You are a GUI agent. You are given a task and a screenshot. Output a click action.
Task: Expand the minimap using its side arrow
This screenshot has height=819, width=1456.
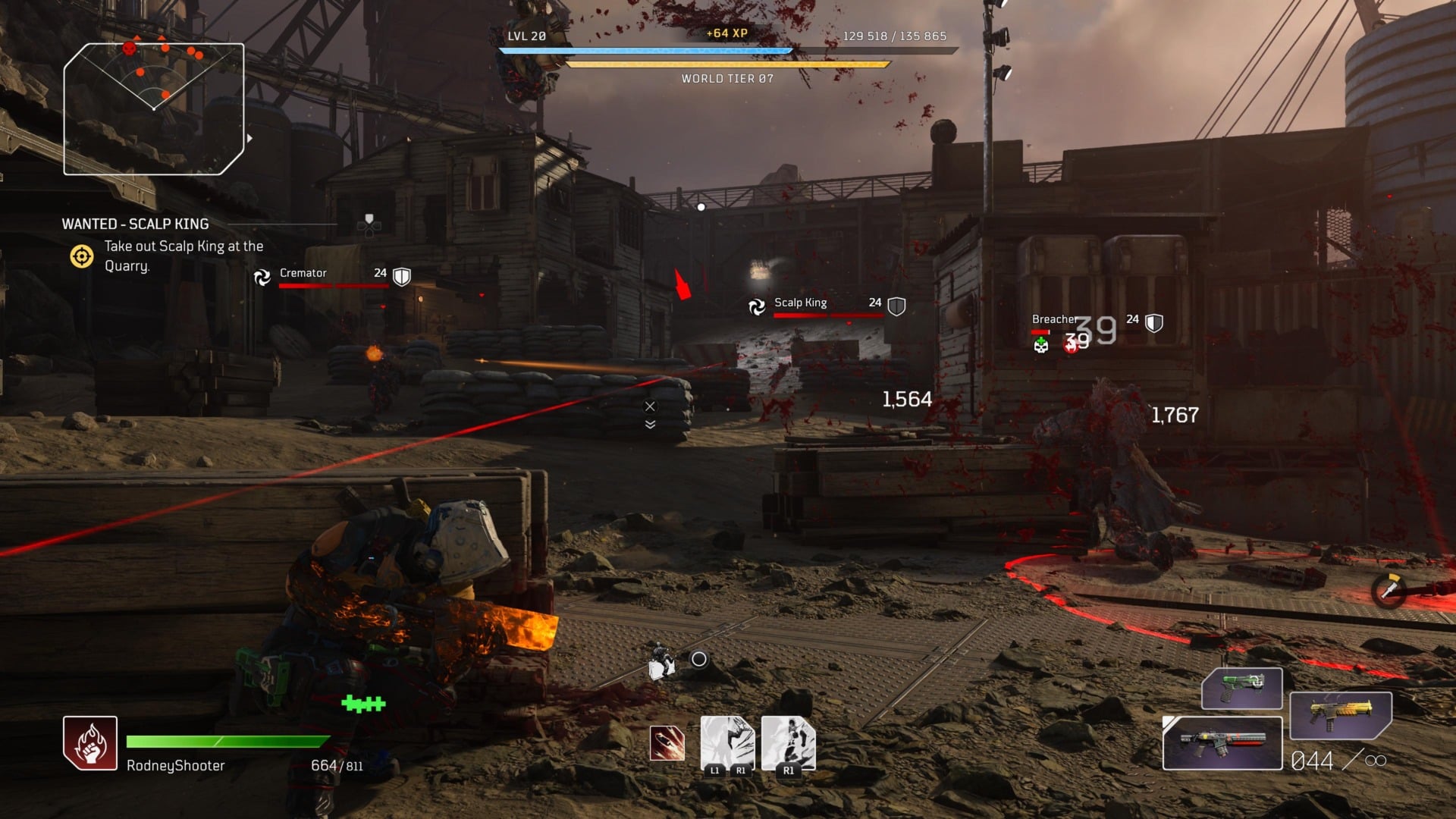[248, 139]
